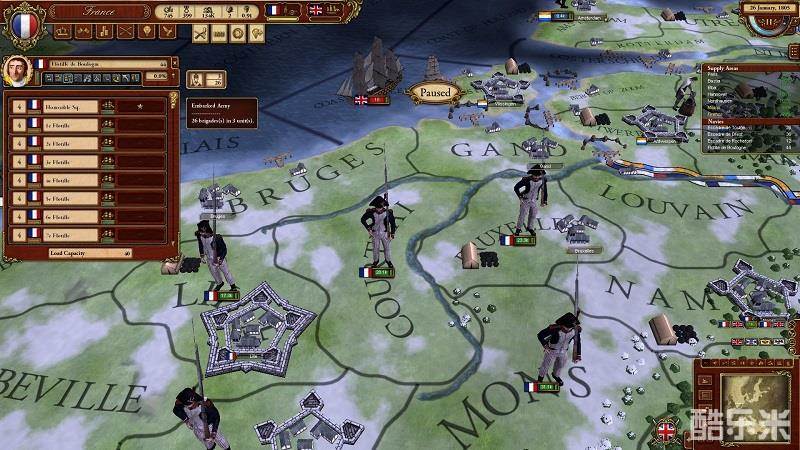
Task: Click the Paused banner
Action: (435, 92)
